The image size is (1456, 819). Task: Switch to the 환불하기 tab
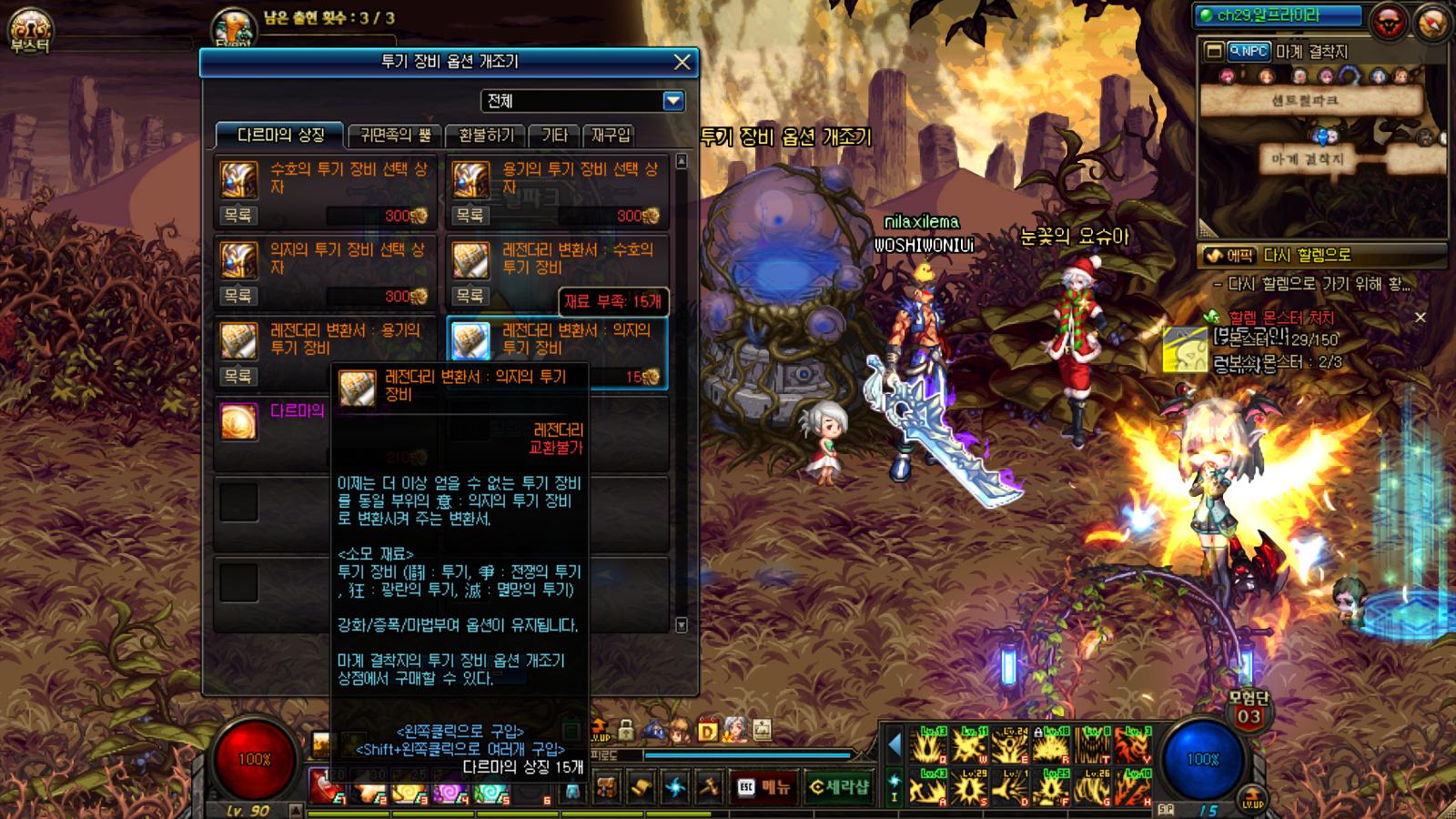[486, 136]
